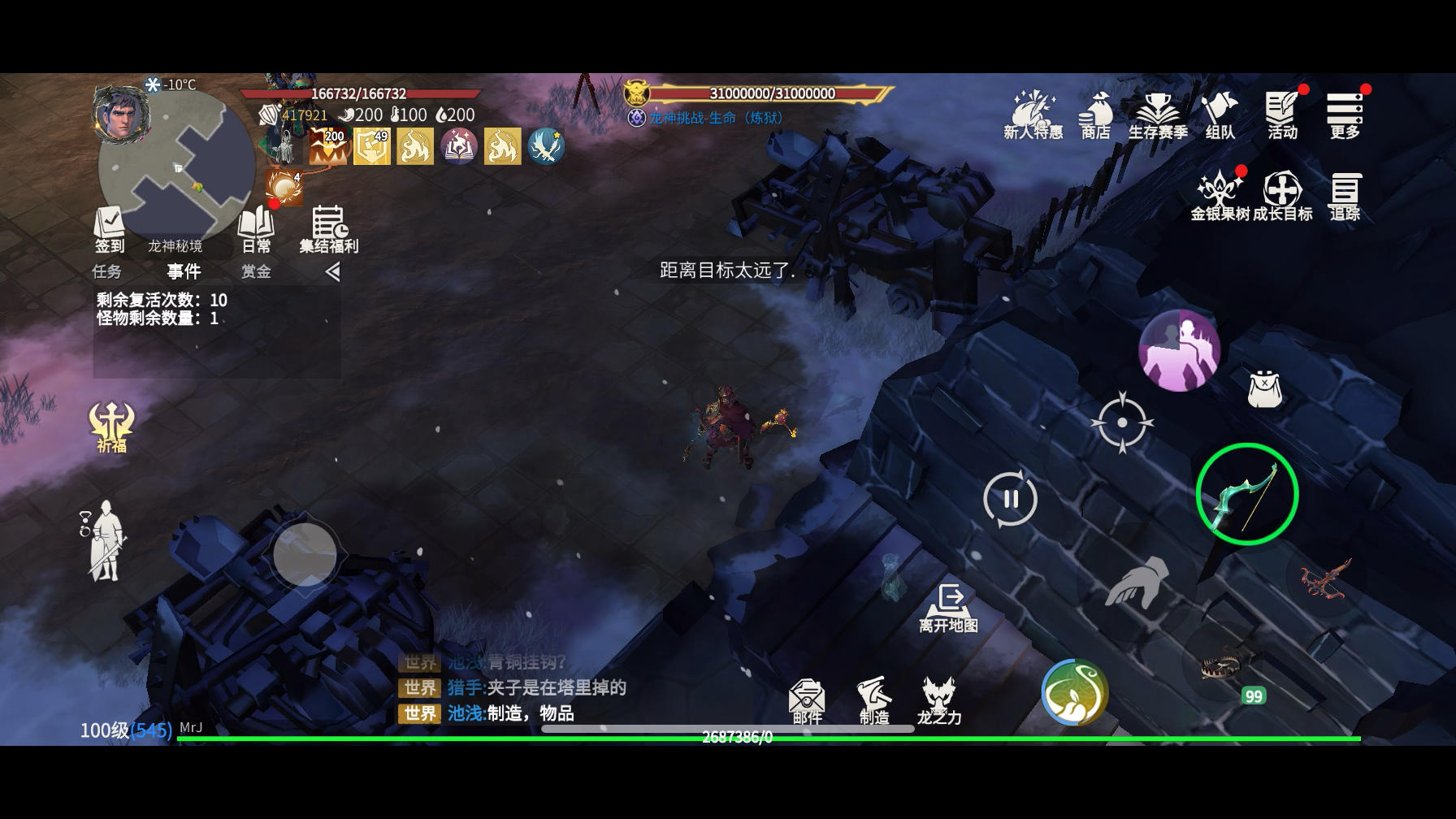Open the 祈福 blessing menu
The height and width of the screenshot is (819, 1456).
click(111, 427)
